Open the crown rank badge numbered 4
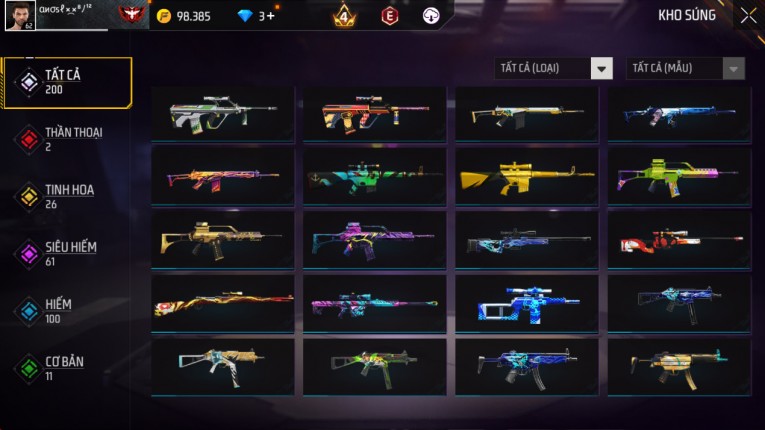Viewport: 765px width, 430px height. (343, 16)
